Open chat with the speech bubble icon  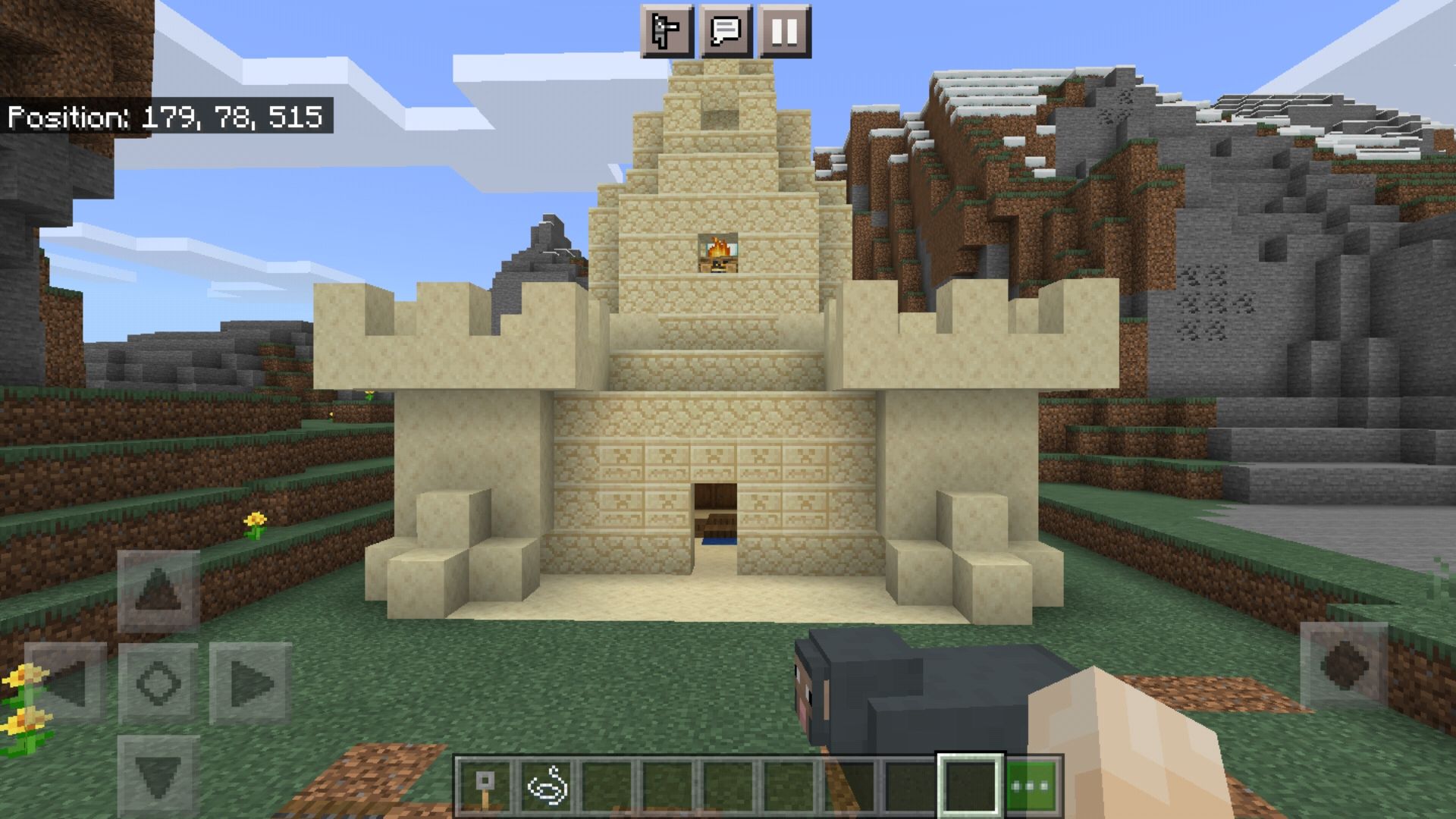(726, 32)
